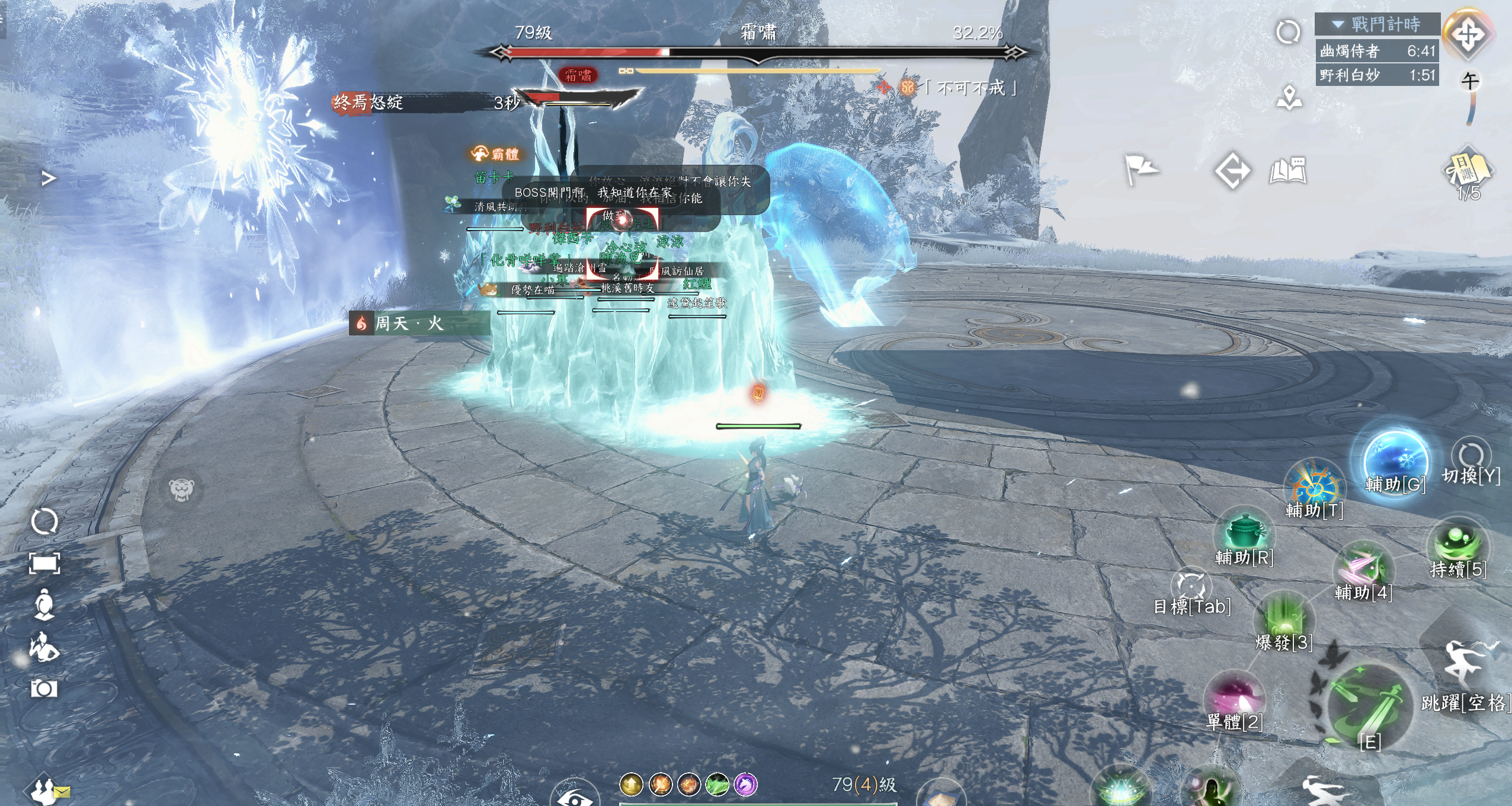This screenshot has width=1512, height=806.
Task: Expand the left side panel arrow
Action: point(49,178)
